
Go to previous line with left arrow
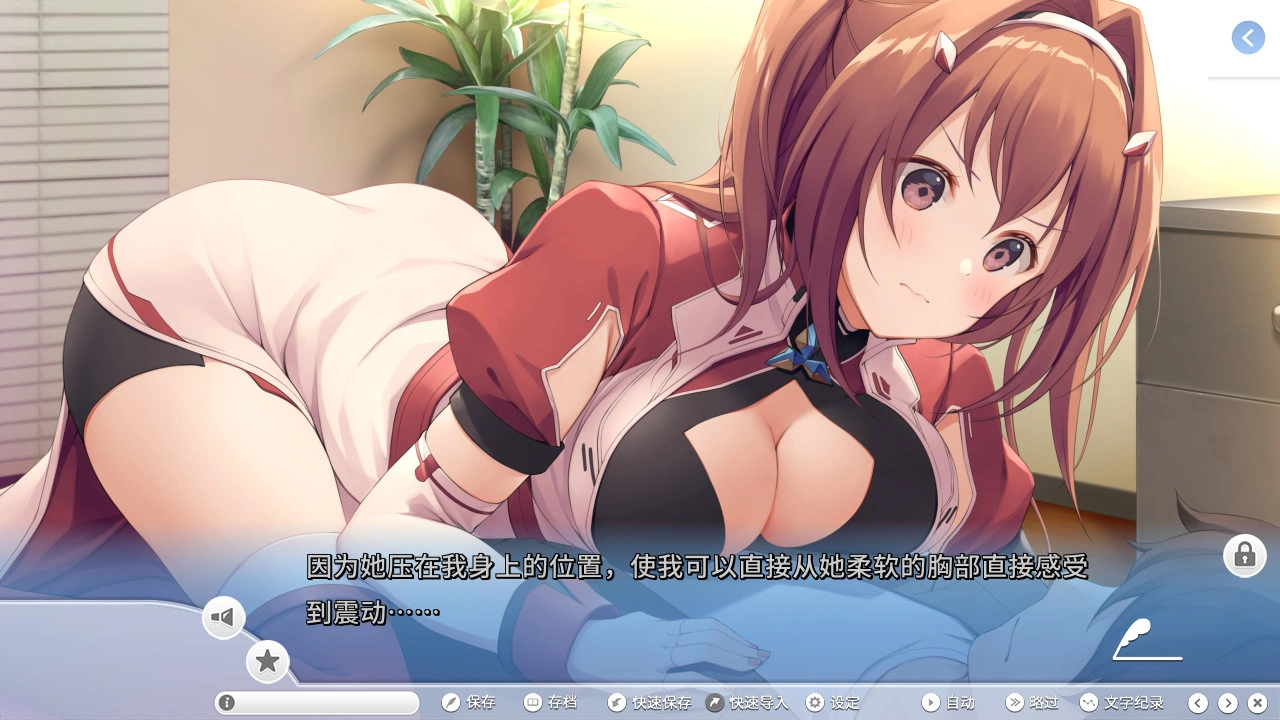coord(1198,703)
